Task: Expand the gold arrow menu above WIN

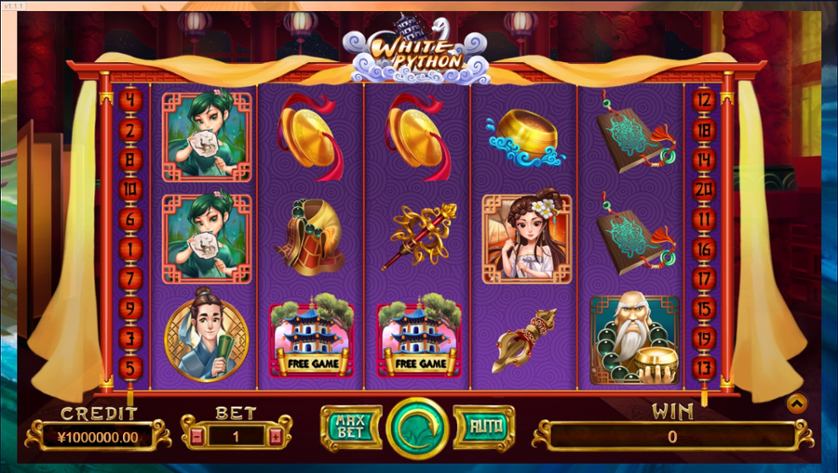Action: 798,403
